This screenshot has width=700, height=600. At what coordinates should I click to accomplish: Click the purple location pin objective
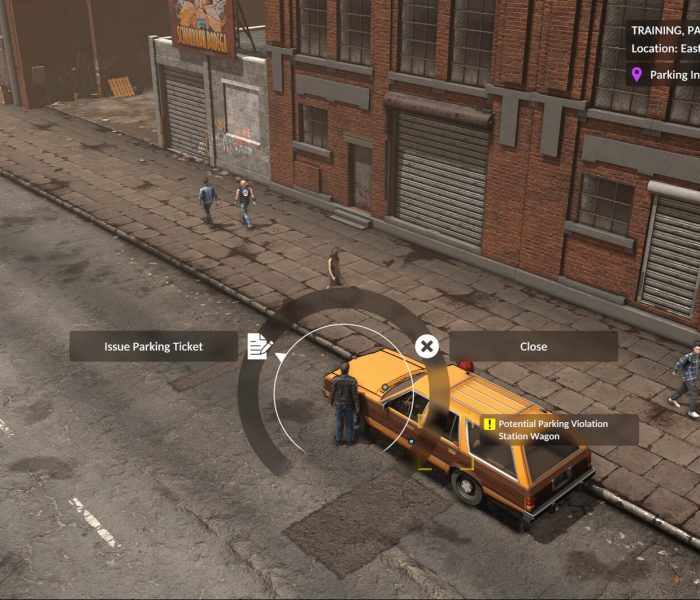pos(636,75)
